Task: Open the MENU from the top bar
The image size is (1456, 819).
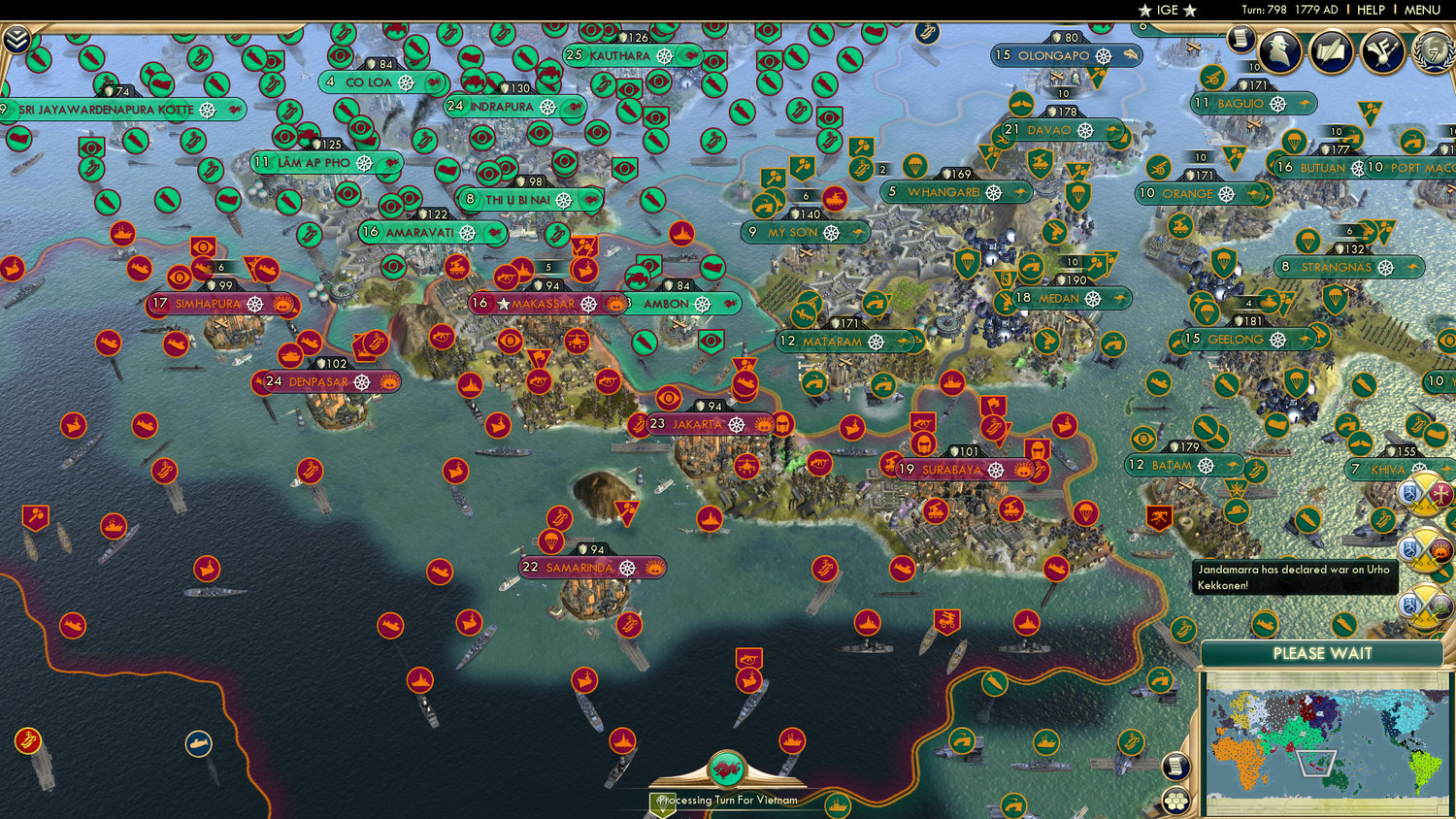Action: click(1423, 10)
